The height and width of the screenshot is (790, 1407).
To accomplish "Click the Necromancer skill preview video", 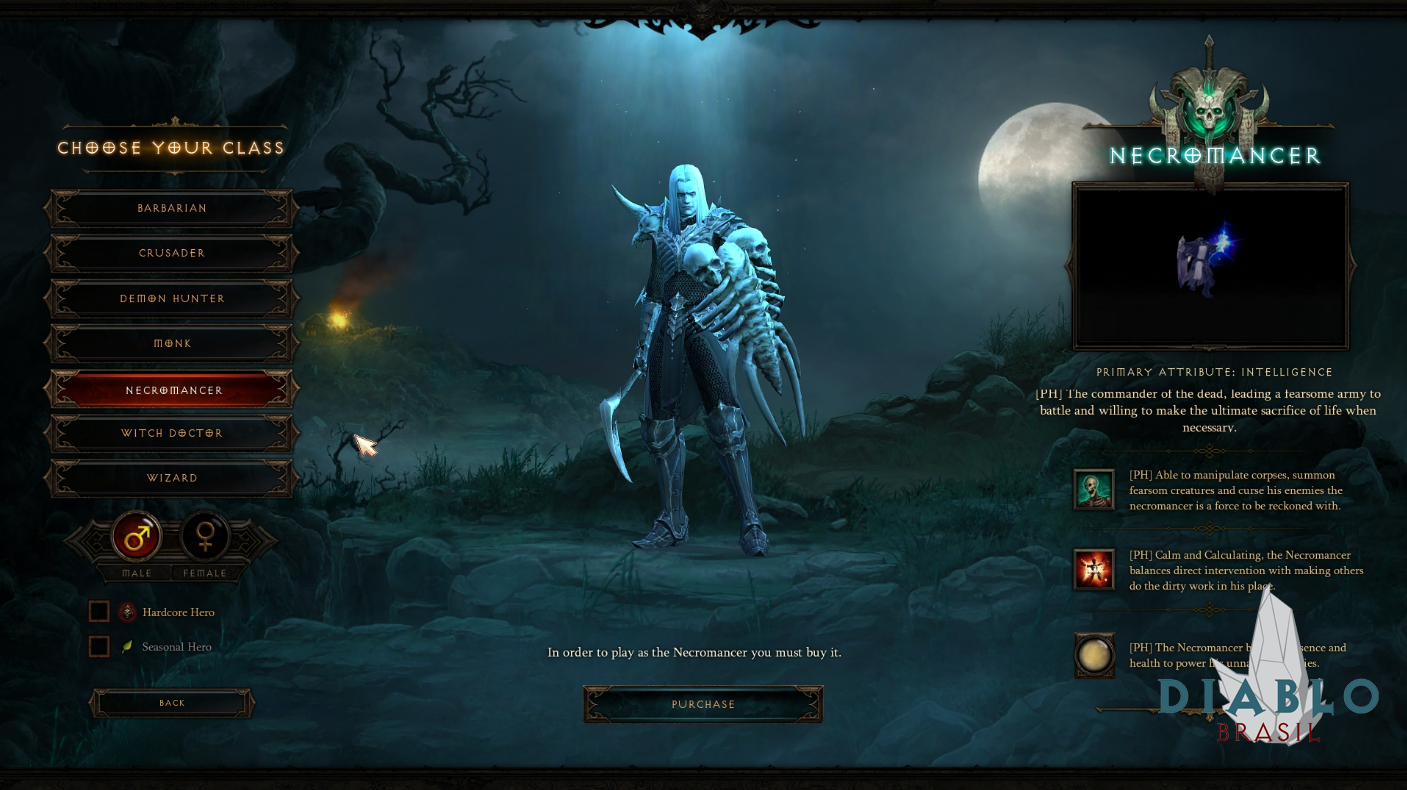I will pyautogui.click(x=1210, y=265).
